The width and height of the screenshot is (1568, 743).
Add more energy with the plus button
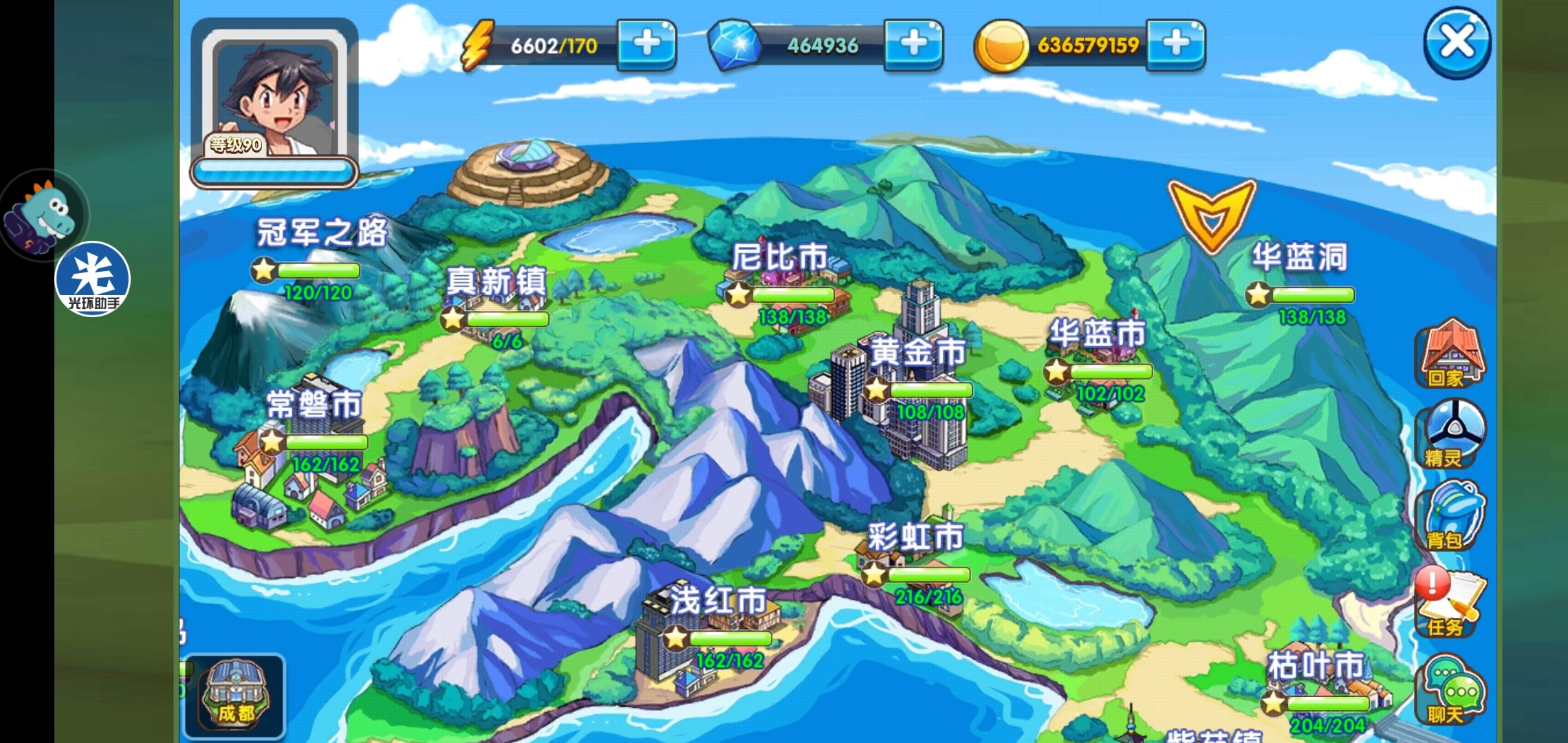pos(646,44)
